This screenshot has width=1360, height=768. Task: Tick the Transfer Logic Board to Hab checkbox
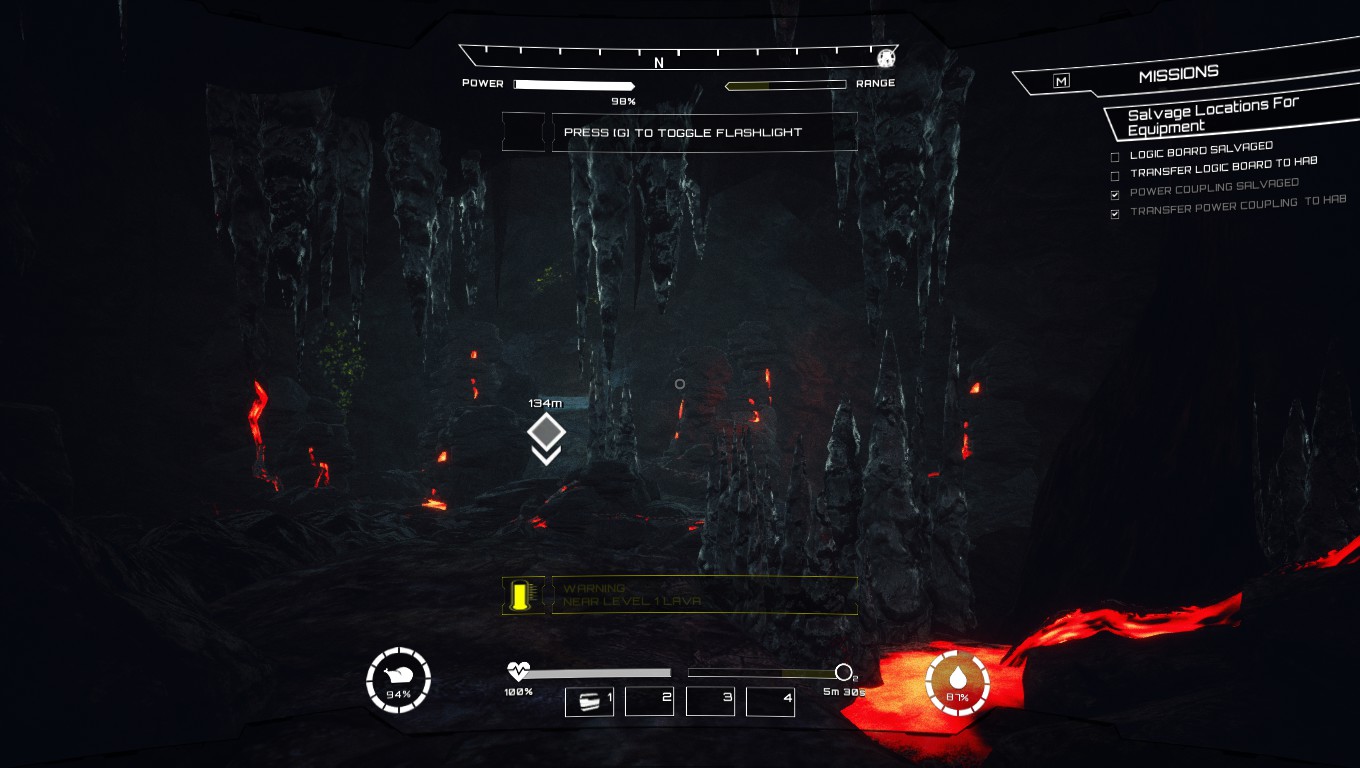point(1115,176)
